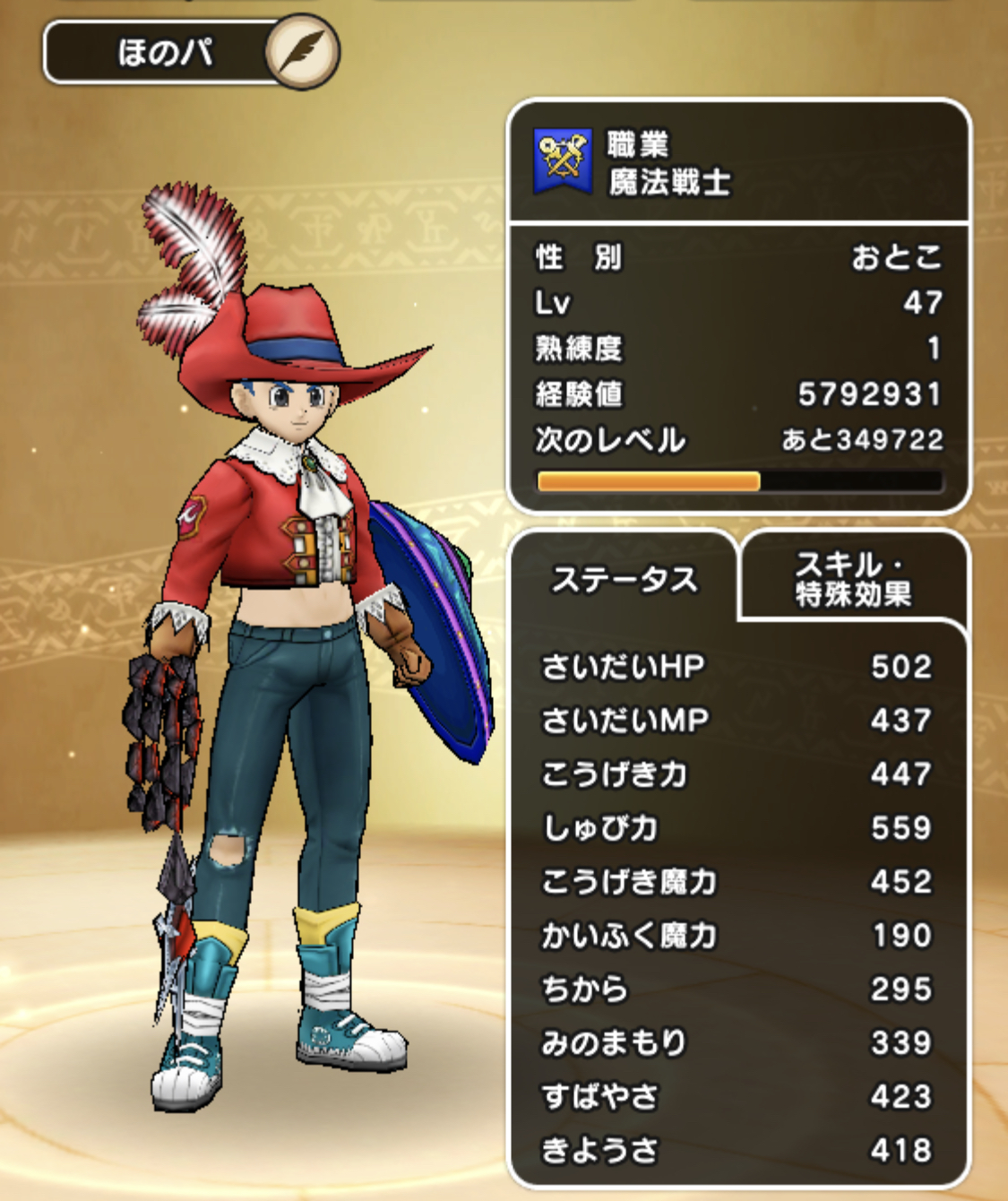The height and width of the screenshot is (1201, 1008).
Task: Select the ステータス tab
Action: [624, 580]
